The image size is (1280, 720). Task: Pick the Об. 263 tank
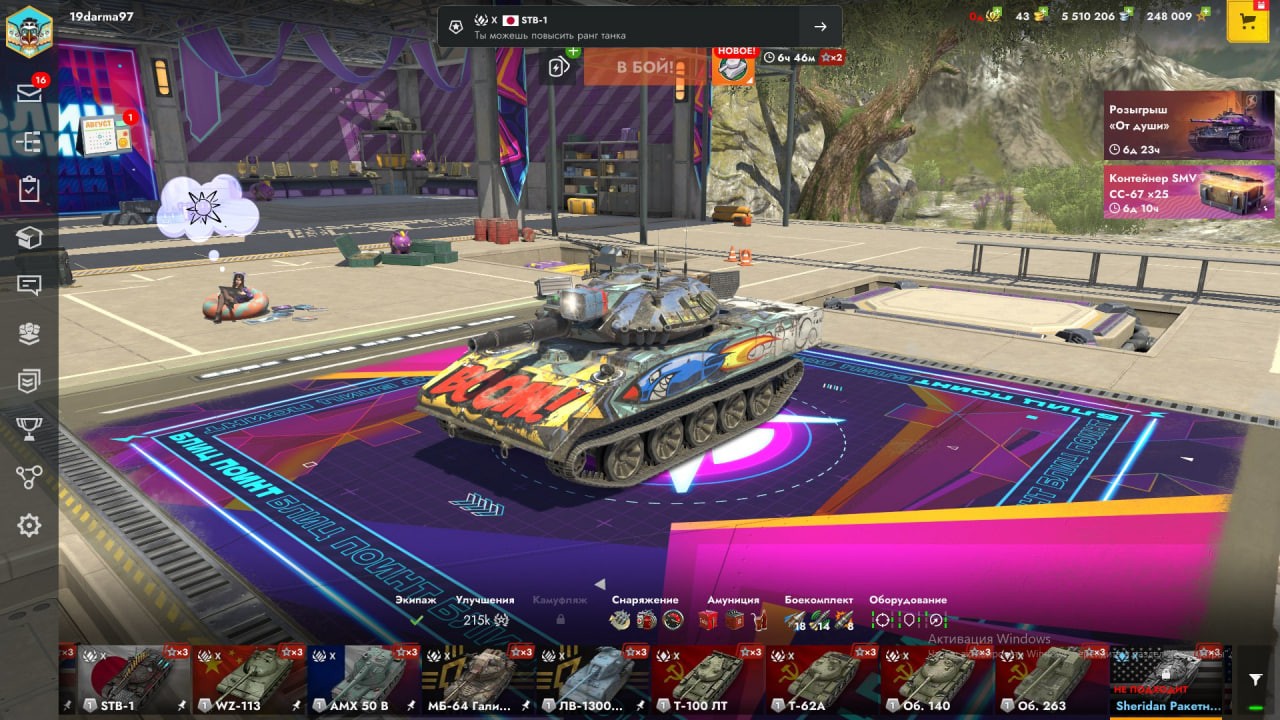[1051, 678]
